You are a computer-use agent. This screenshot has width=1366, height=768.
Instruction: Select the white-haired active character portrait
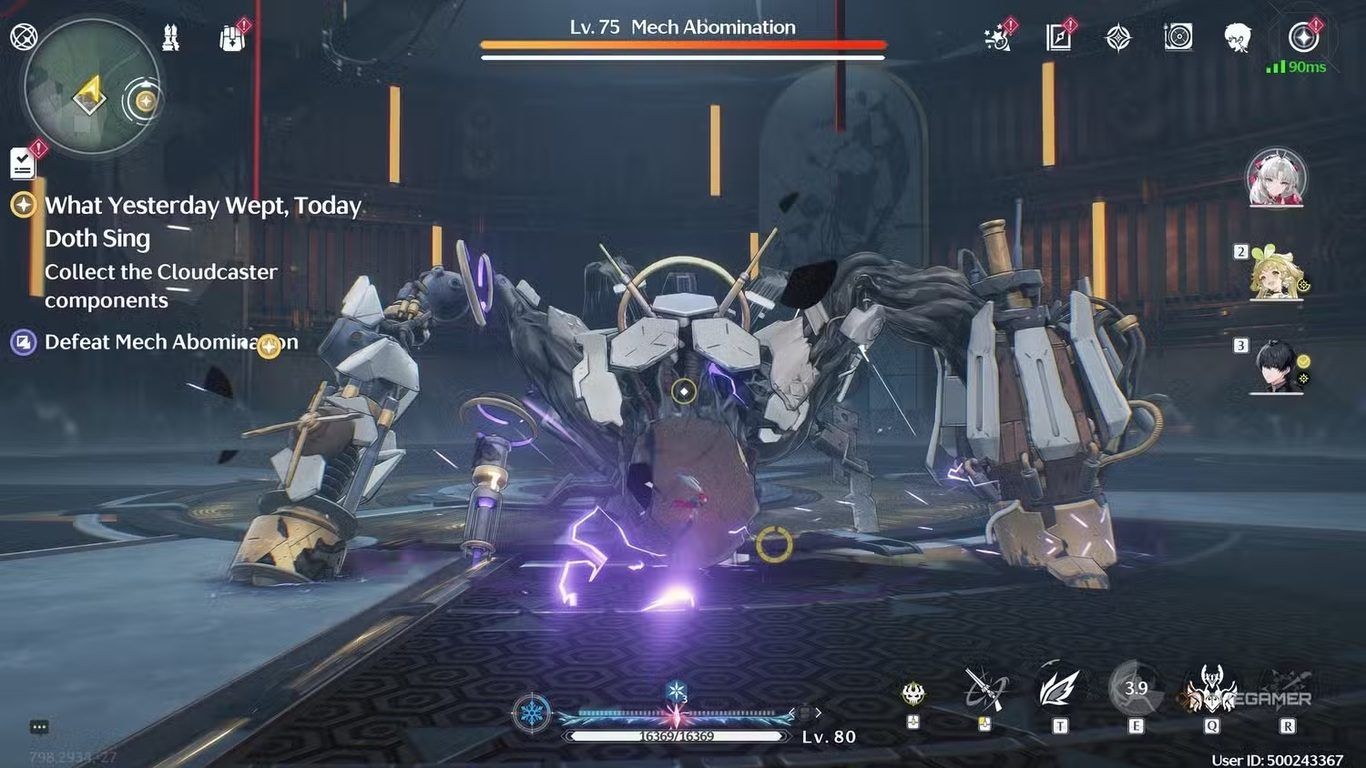point(1275,179)
